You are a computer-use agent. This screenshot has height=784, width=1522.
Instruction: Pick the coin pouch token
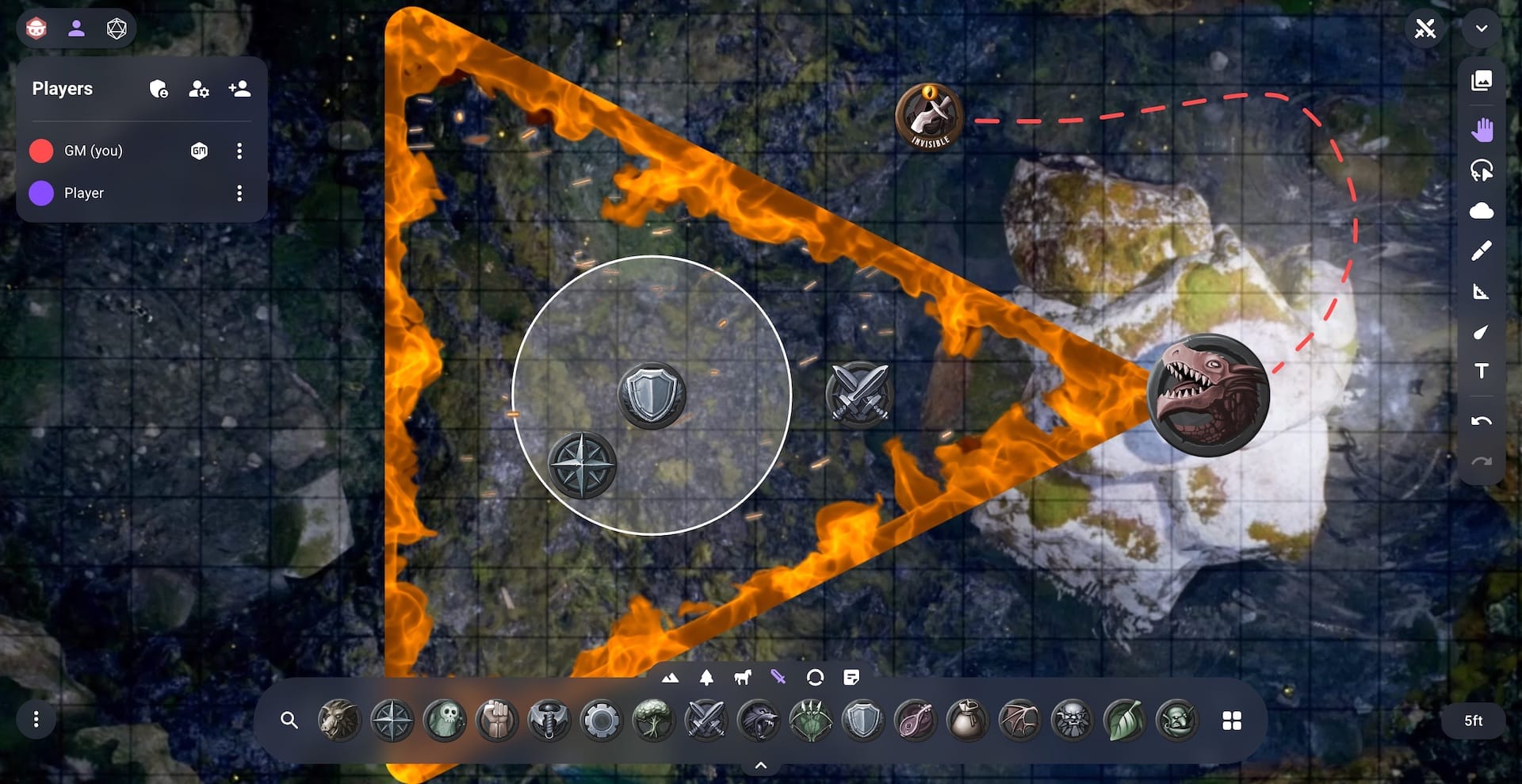[967, 721]
